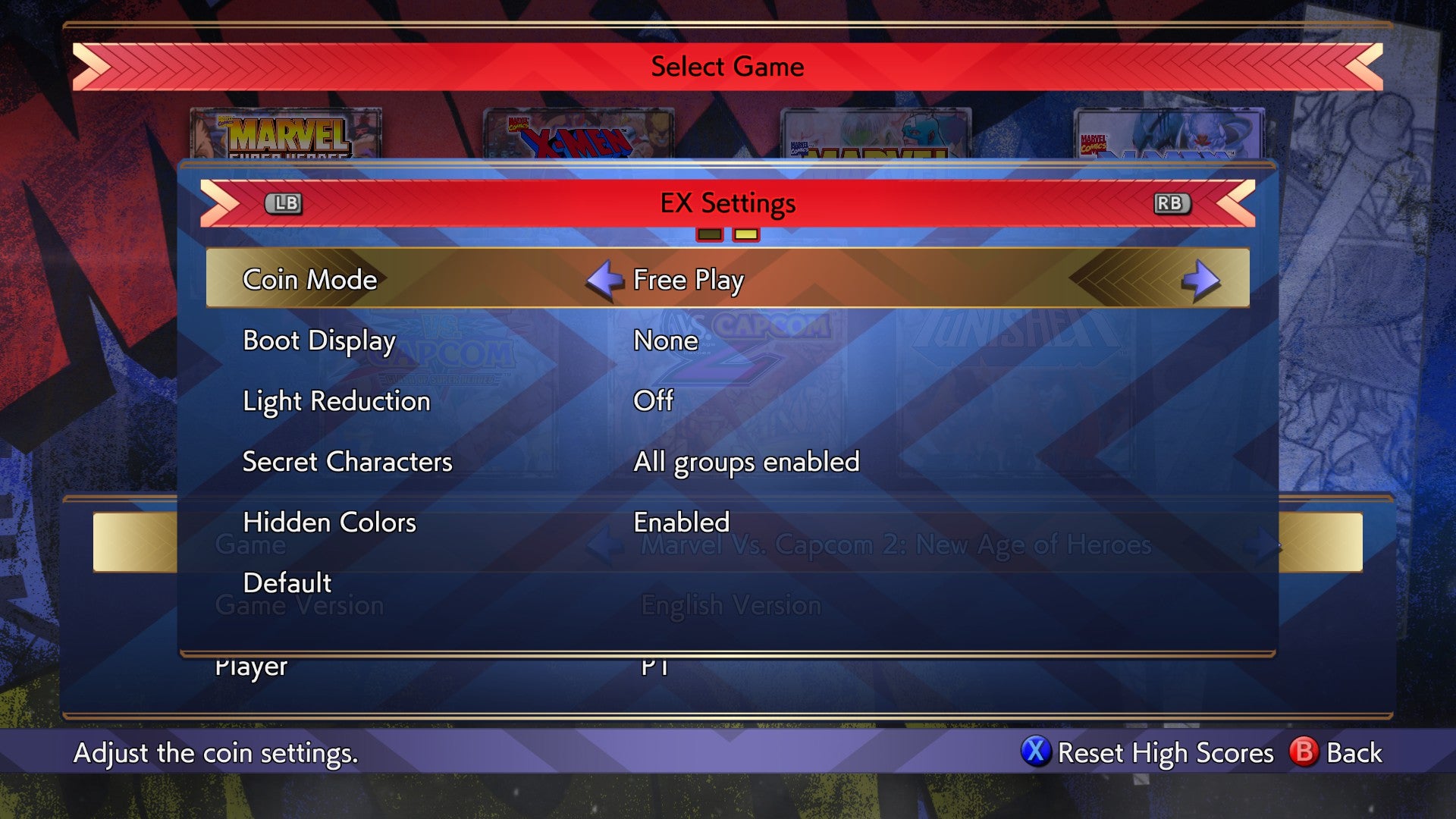Switch to the second EX Settings page
1456x819 pixels.
coord(747,235)
